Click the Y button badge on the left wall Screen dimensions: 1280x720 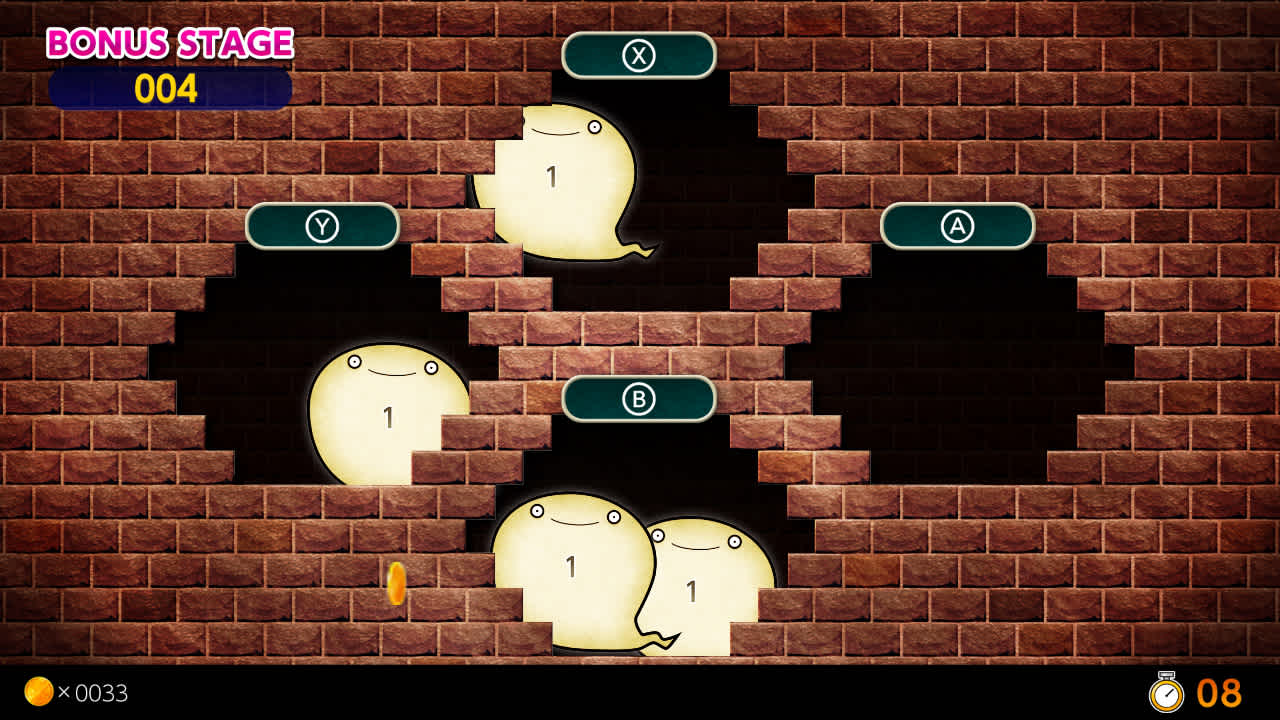(323, 226)
